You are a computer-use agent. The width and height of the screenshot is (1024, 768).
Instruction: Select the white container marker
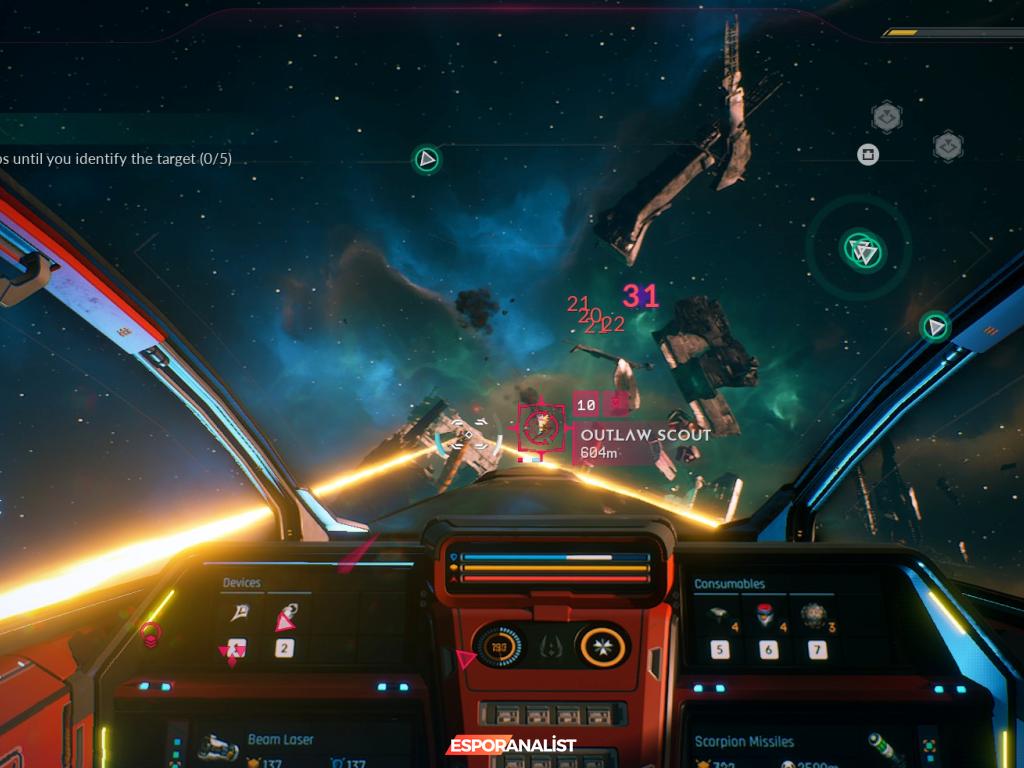(867, 154)
